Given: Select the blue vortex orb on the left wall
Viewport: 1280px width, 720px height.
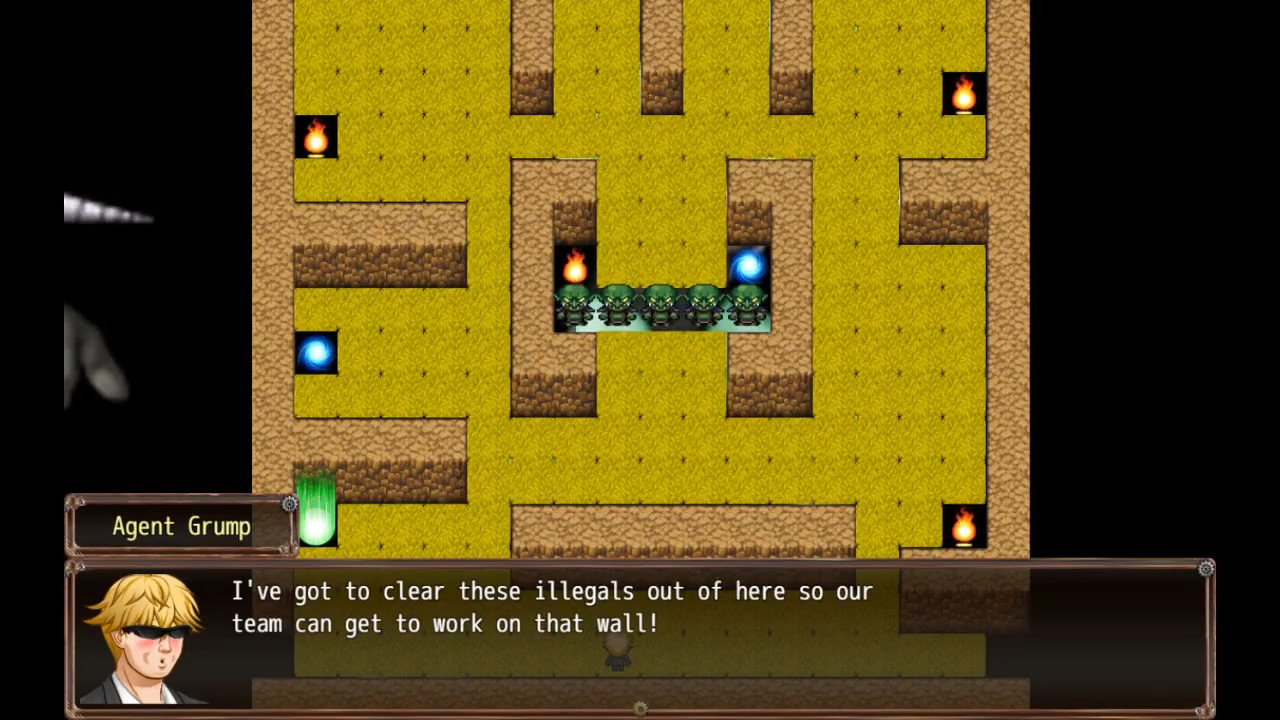Looking at the screenshot, I should click(316, 352).
